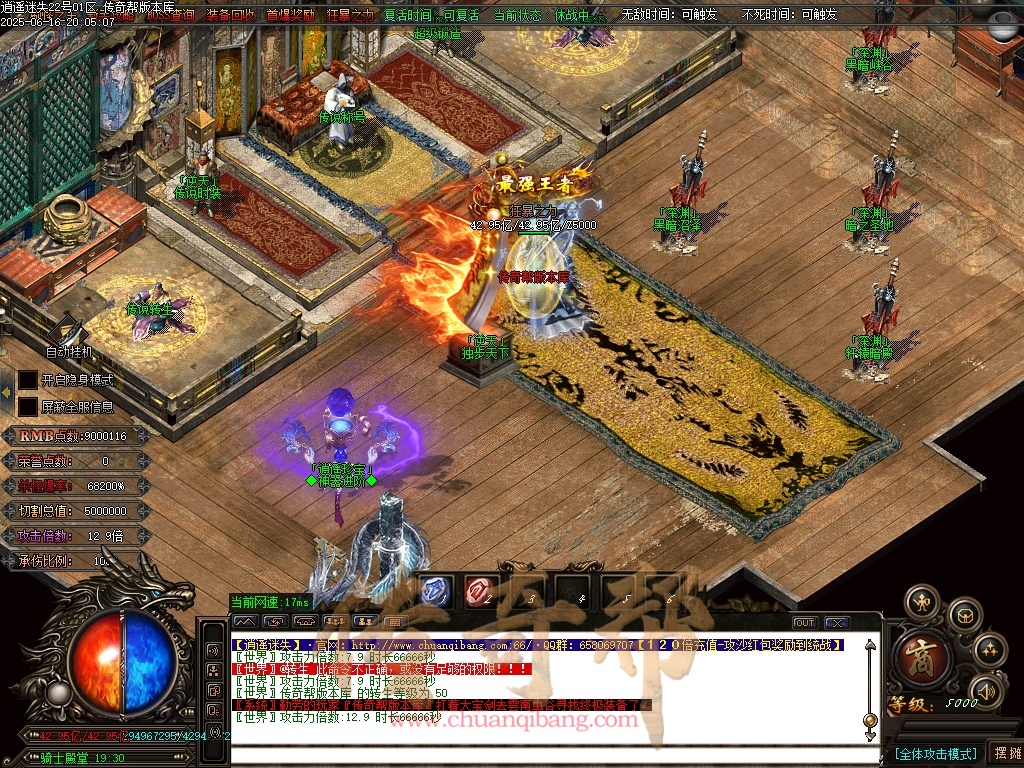Open the character panel round icon
The height and width of the screenshot is (768, 1024).
[x=922, y=602]
